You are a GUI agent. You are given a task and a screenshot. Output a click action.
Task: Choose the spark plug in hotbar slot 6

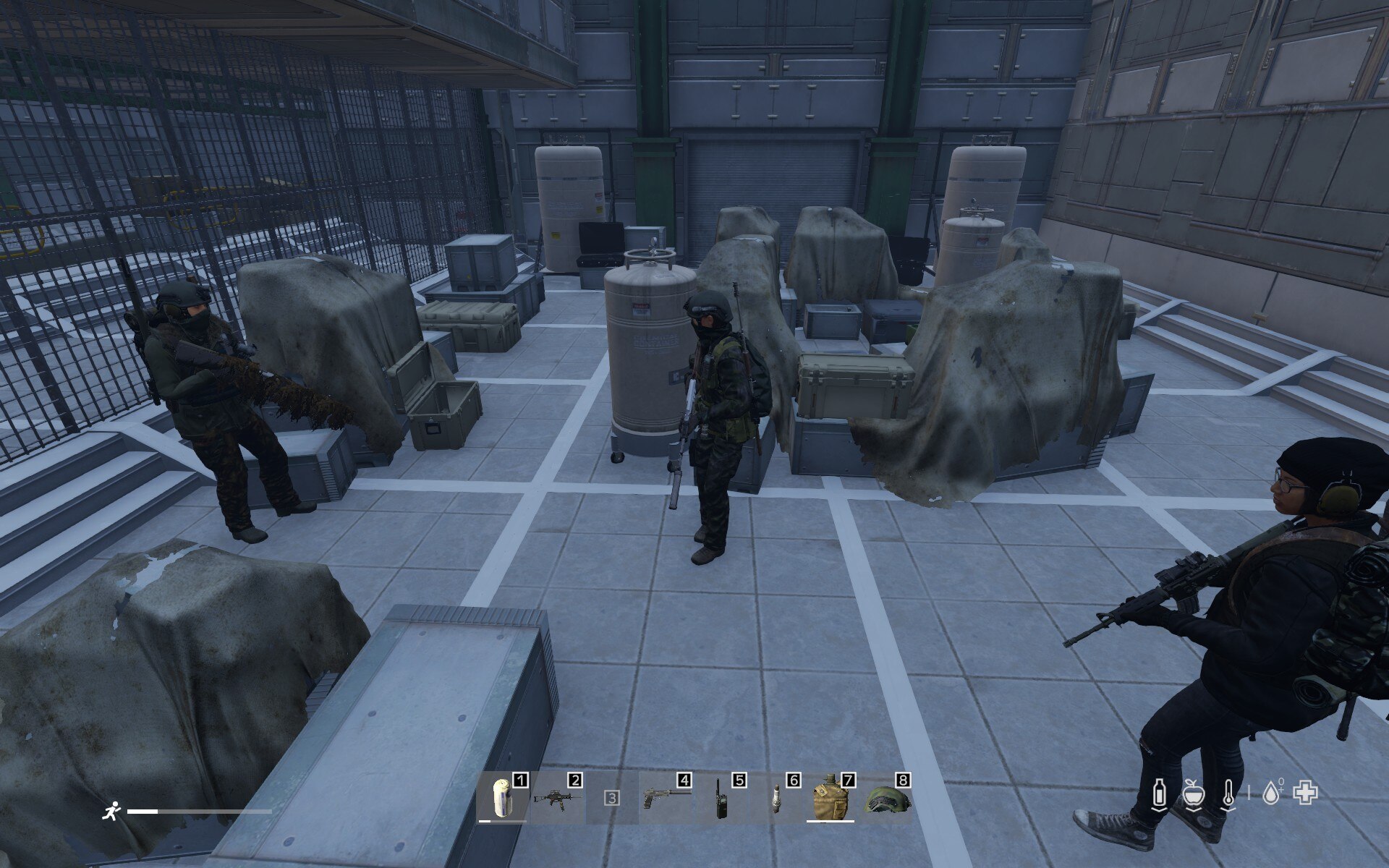coord(776,798)
